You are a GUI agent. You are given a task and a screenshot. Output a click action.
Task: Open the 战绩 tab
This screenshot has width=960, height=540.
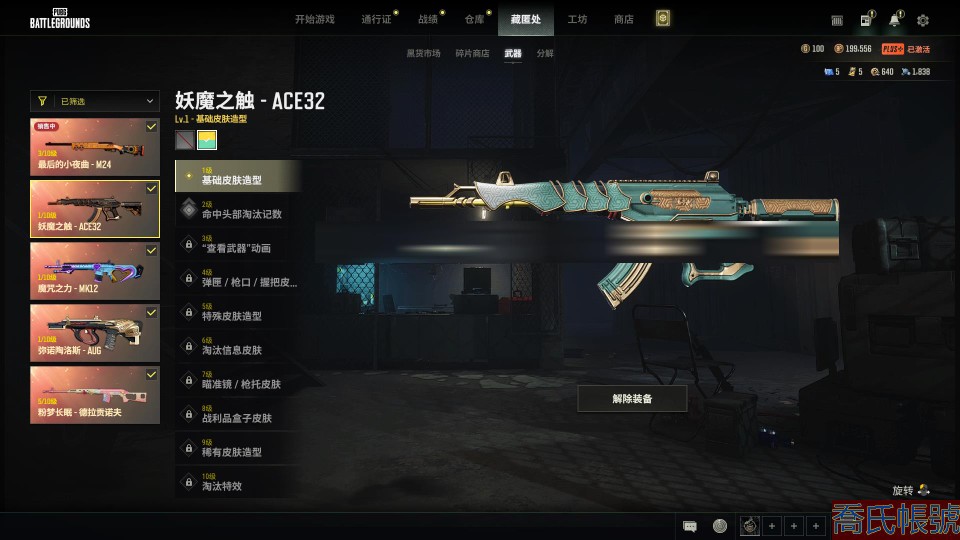coord(428,19)
